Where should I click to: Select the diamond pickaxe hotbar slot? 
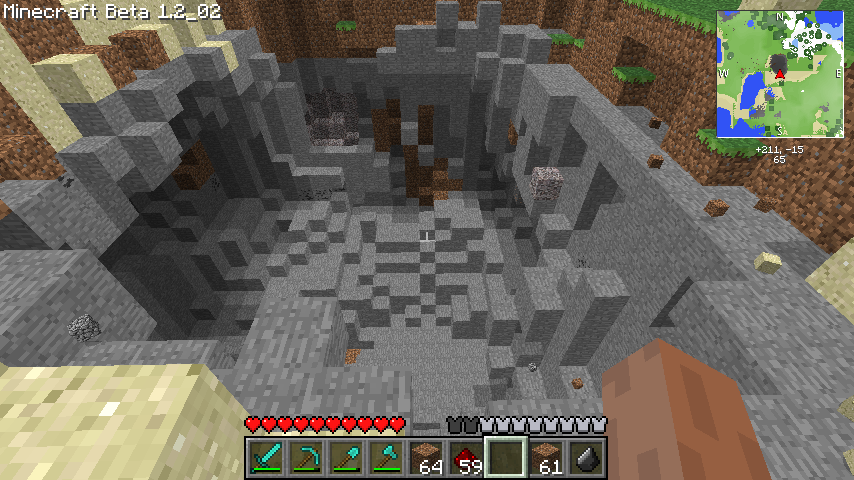[x=305, y=457]
